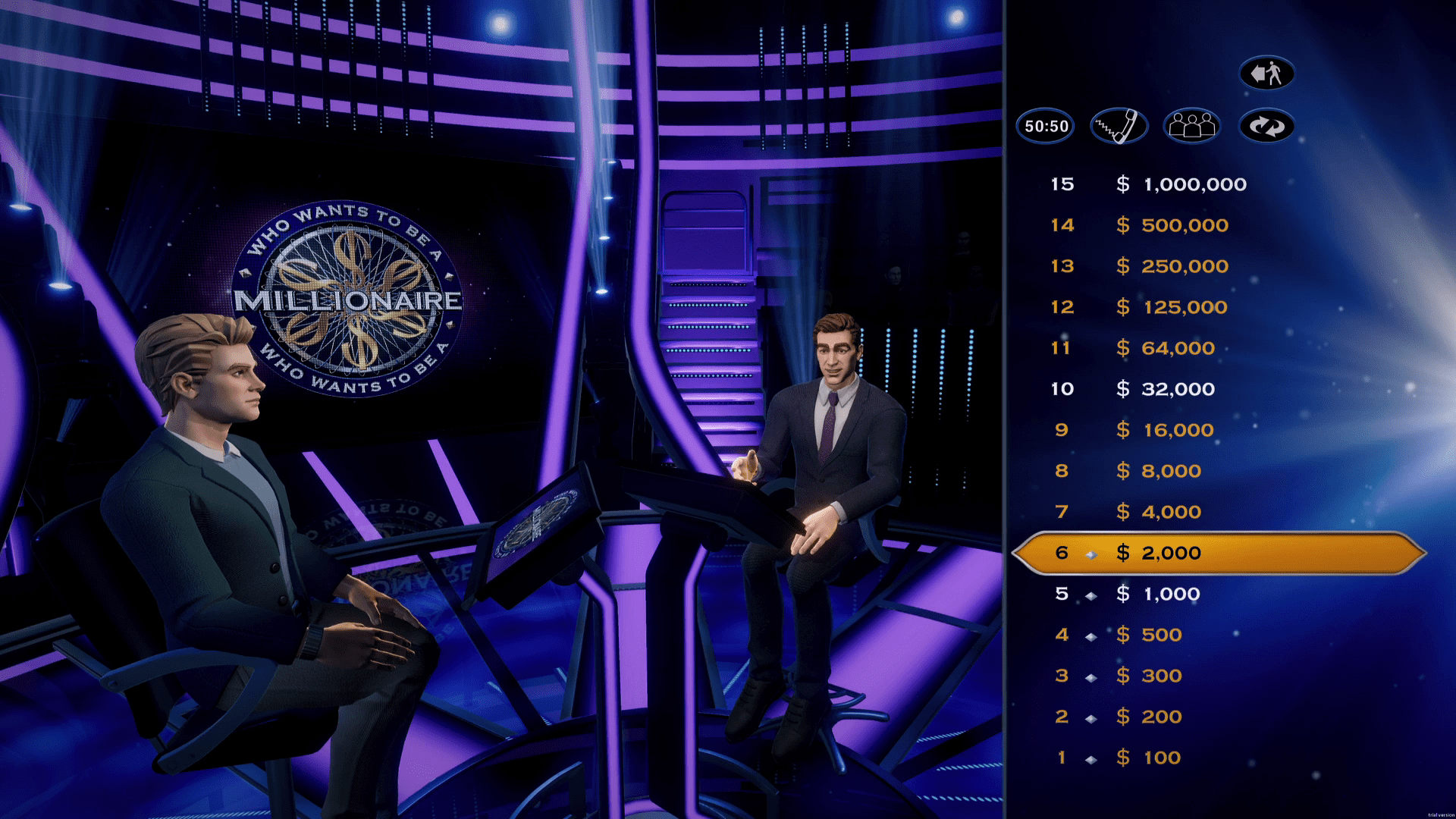The height and width of the screenshot is (819, 1456).
Task: Use the 50:50 lifeline
Action: point(1044,126)
